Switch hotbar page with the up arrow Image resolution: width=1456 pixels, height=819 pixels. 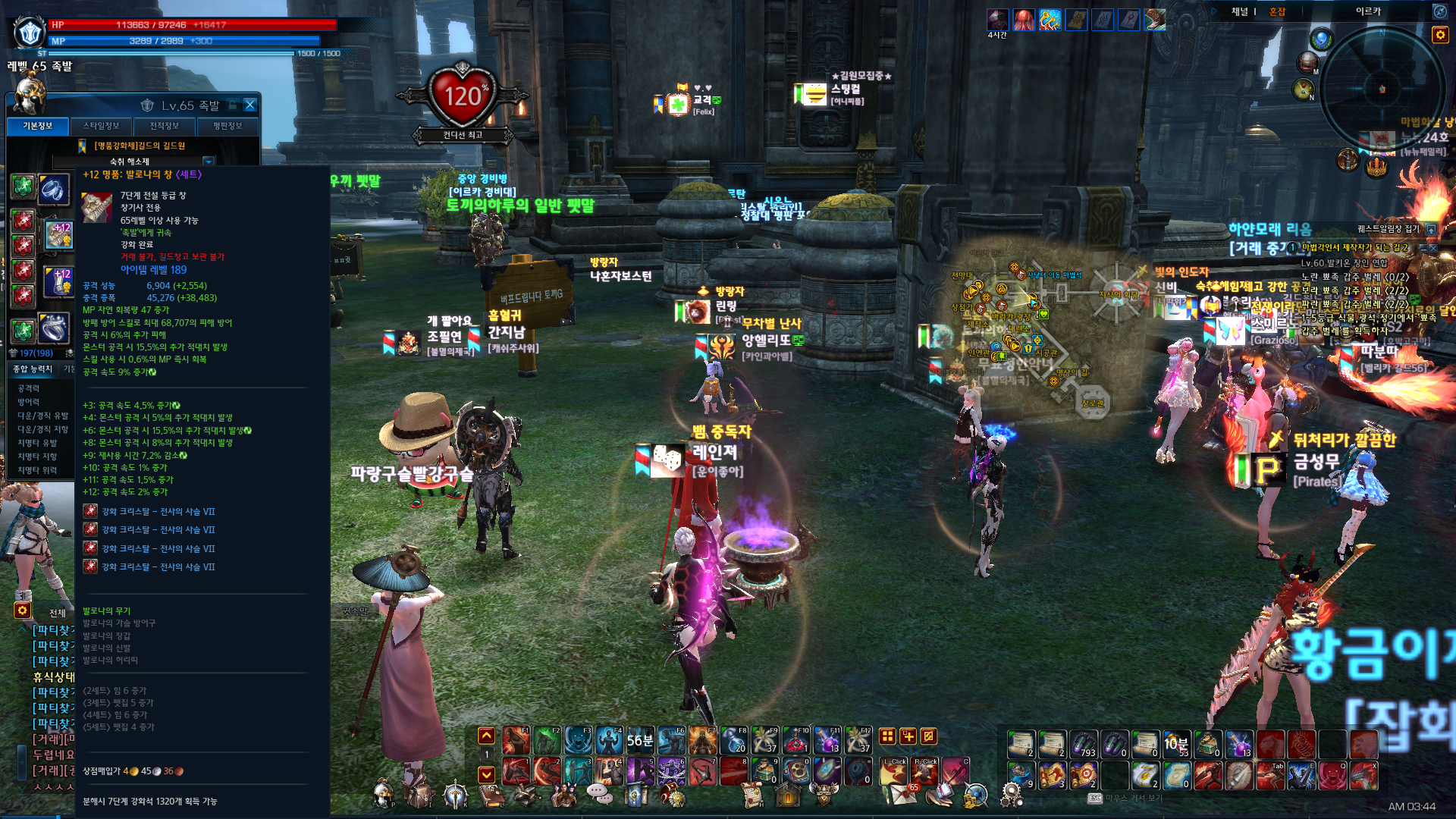(486, 736)
